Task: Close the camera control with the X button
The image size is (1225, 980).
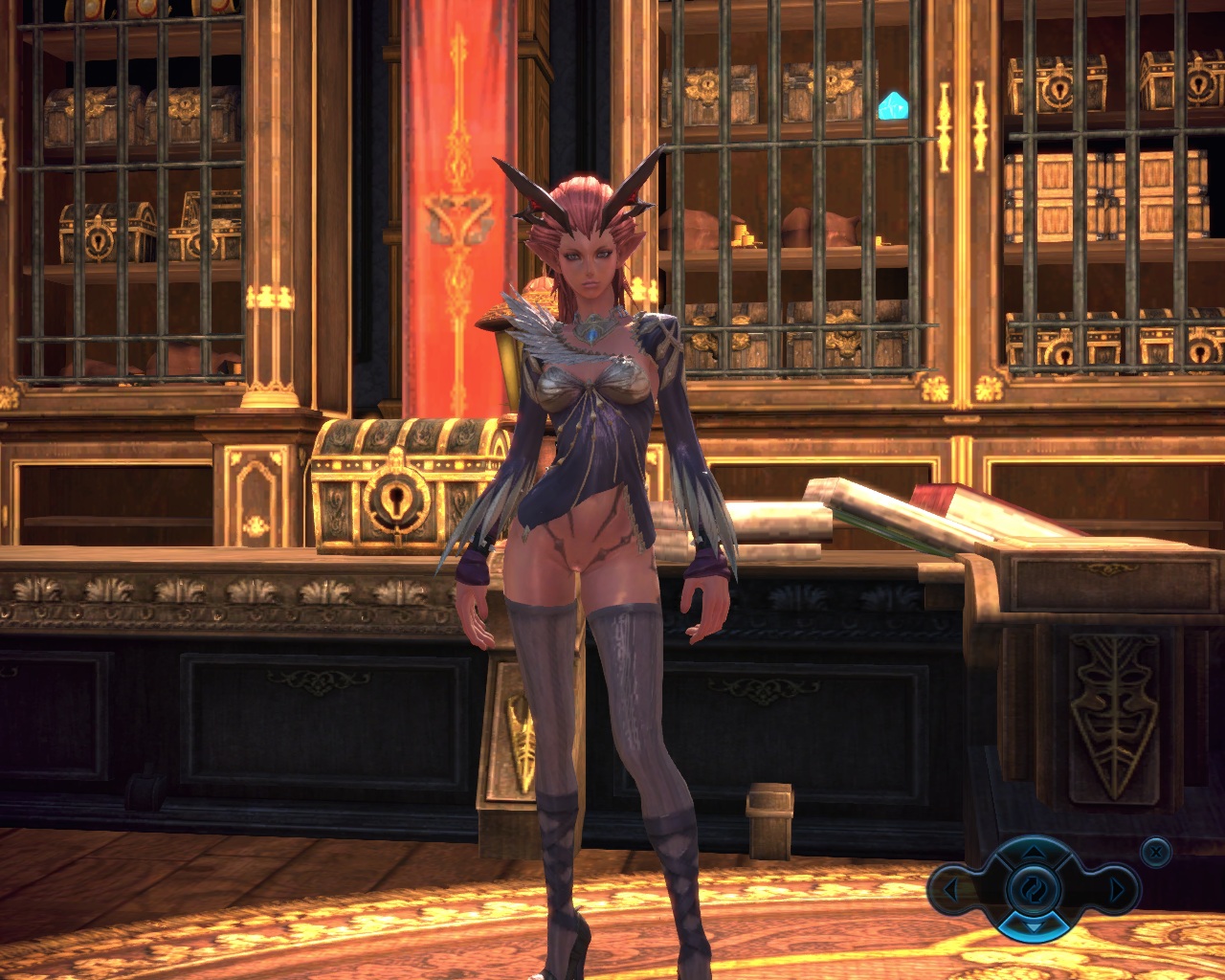Action: coord(1156,851)
